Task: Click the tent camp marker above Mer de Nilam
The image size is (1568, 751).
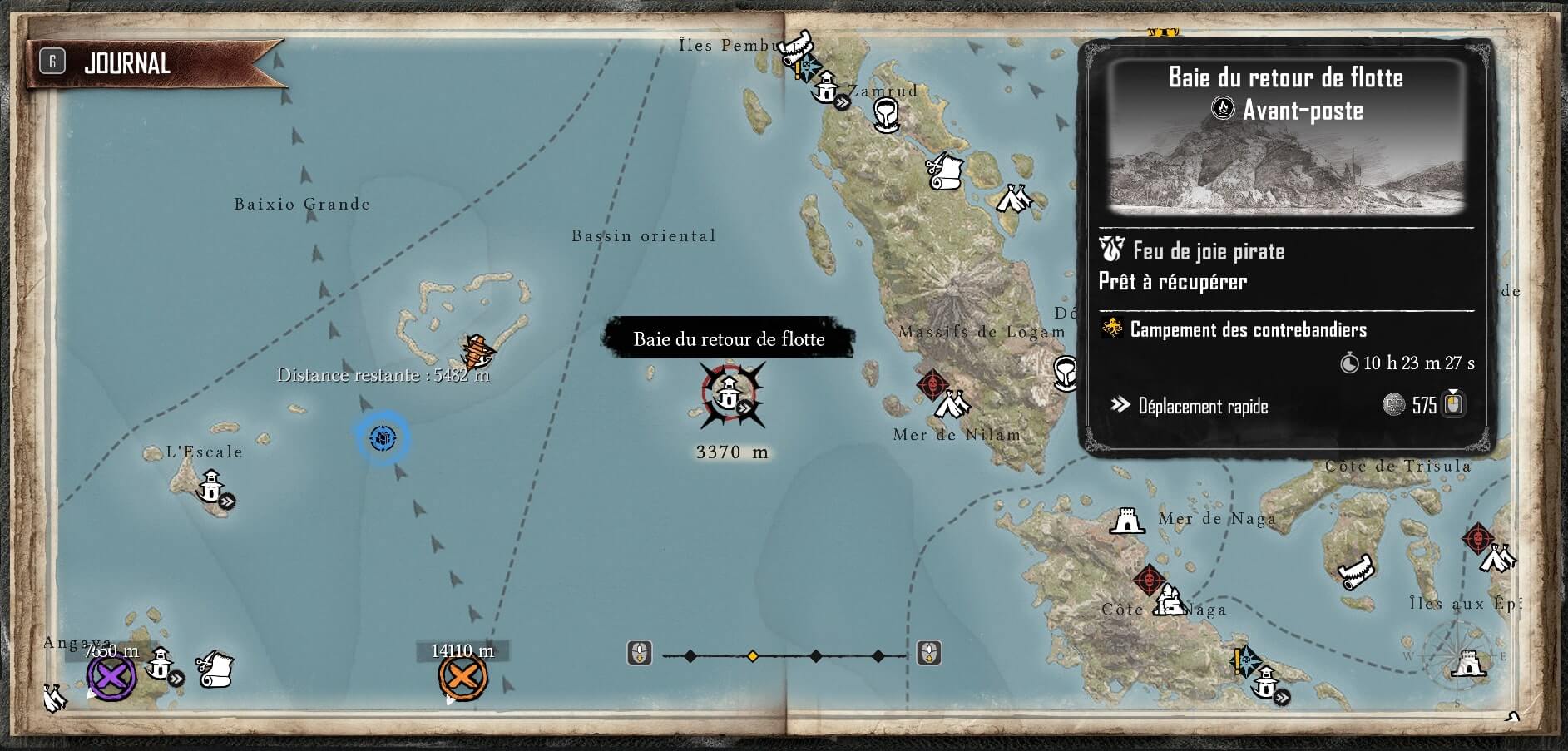Action: pos(952,404)
